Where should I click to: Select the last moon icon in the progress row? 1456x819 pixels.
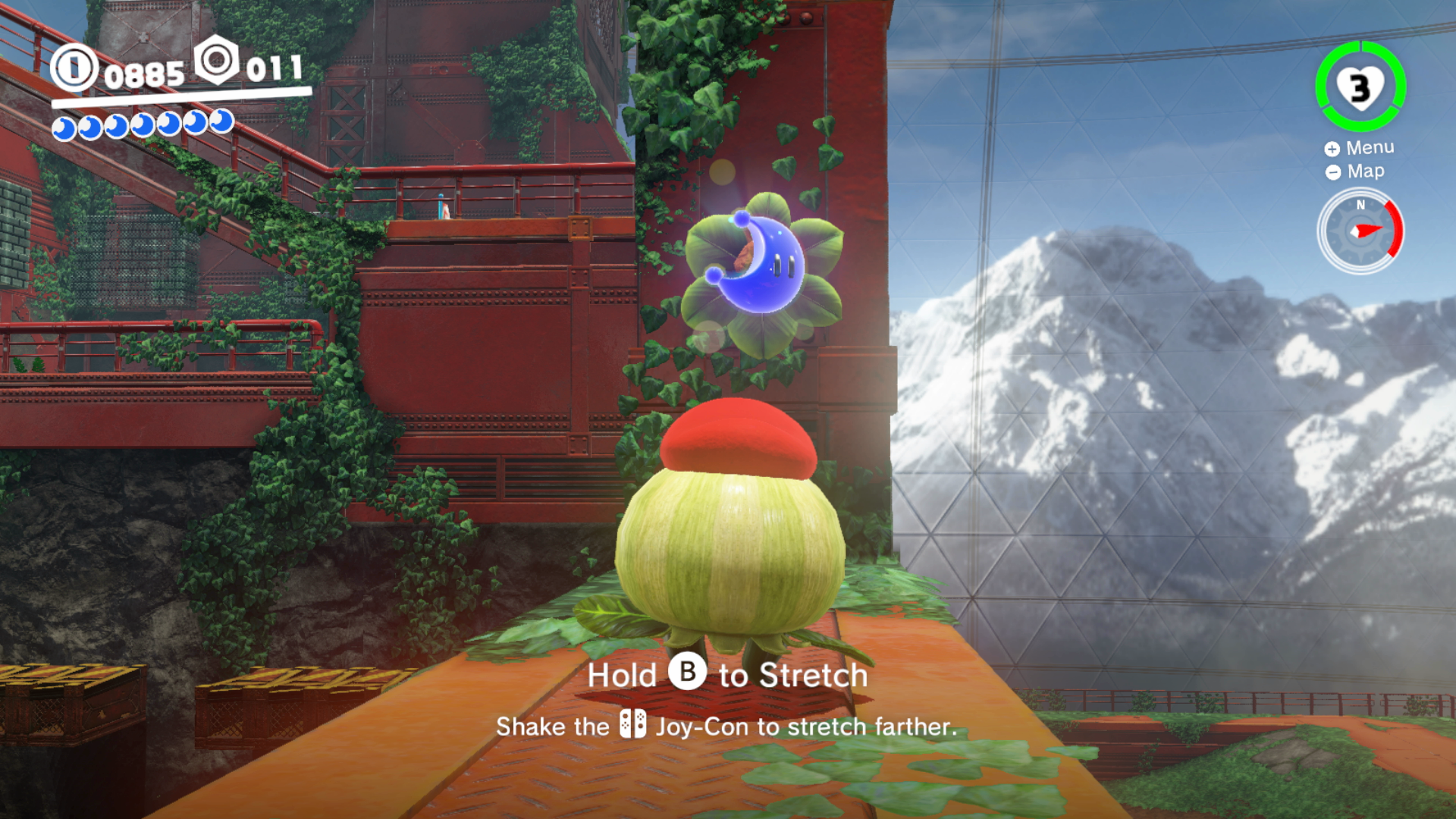click(223, 124)
